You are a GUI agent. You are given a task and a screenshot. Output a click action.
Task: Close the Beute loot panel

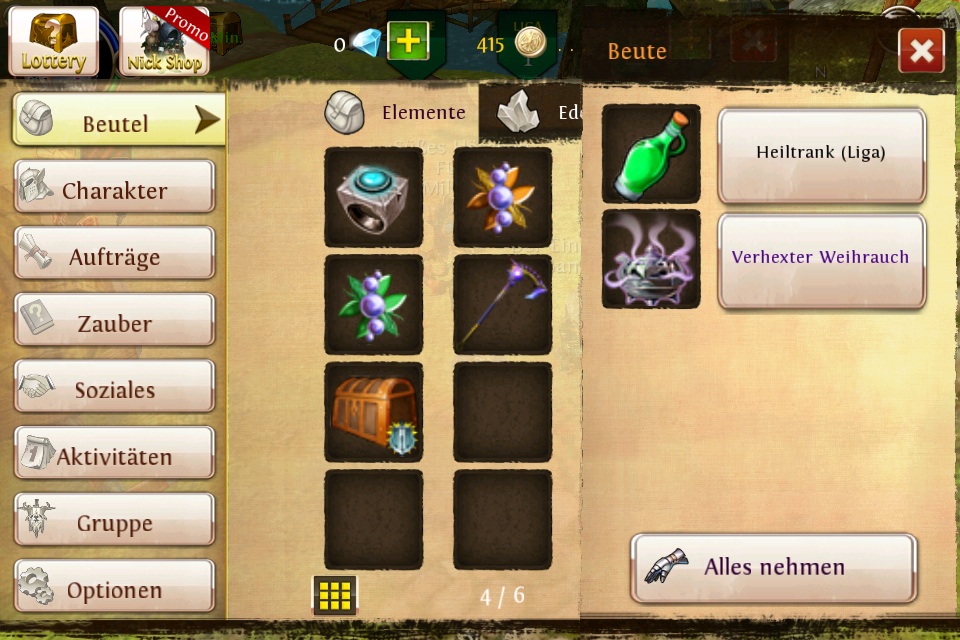click(x=921, y=51)
